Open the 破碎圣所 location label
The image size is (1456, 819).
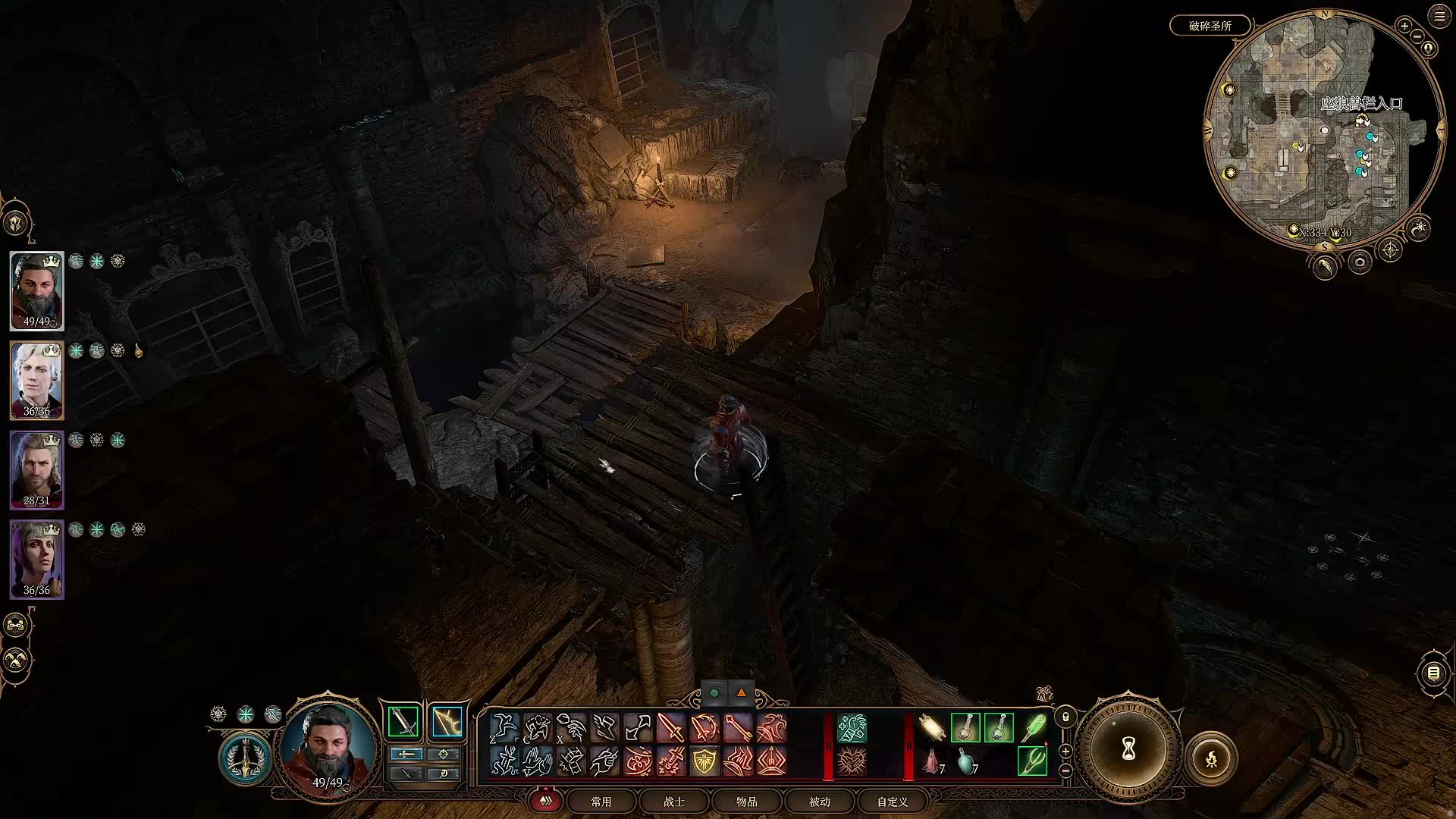[x=1210, y=26]
